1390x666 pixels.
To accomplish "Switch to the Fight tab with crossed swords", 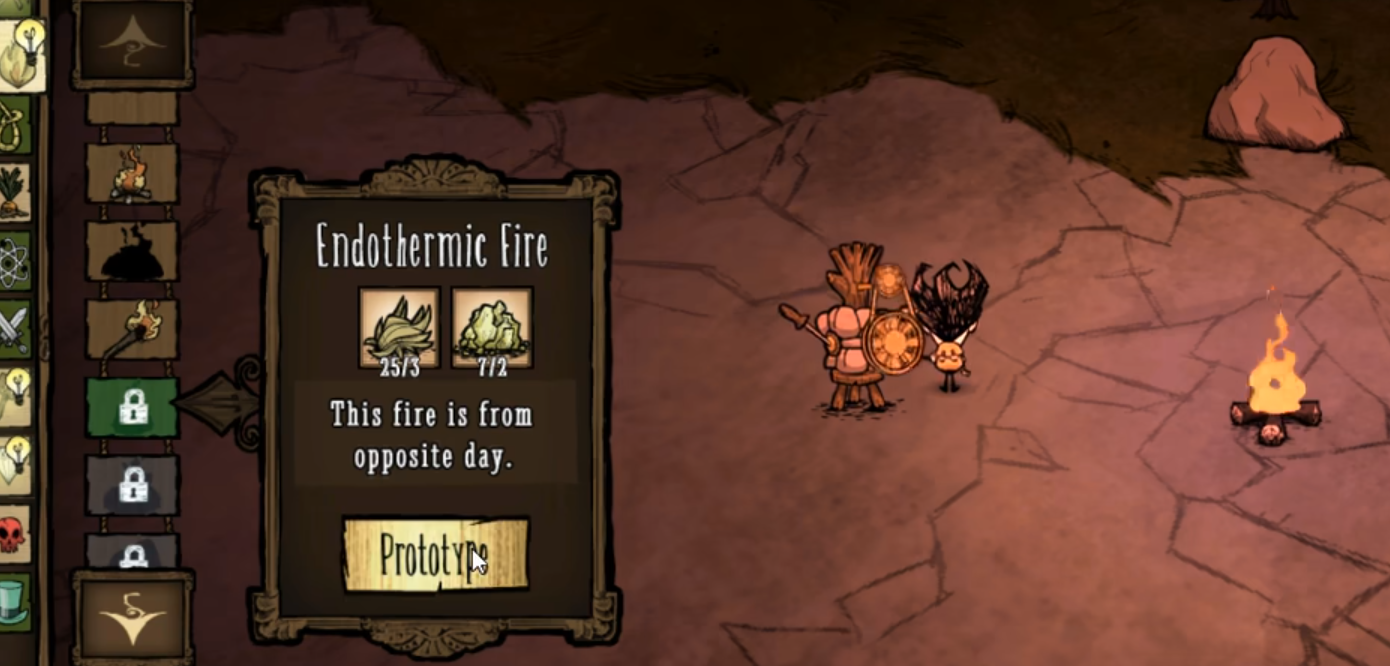I will coord(14,329).
